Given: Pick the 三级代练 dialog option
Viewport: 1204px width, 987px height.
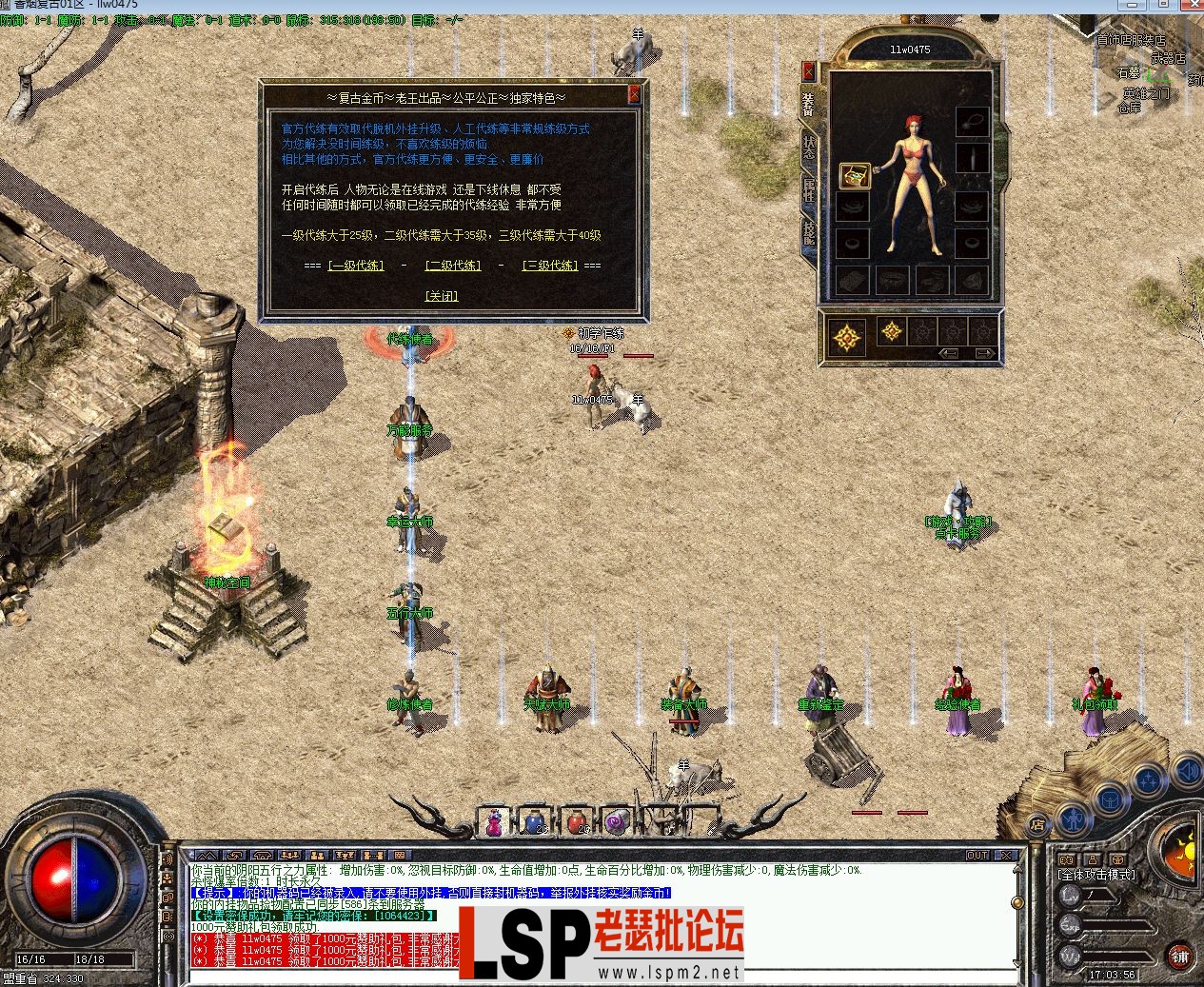Looking at the screenshot, I should coord(550,266).
